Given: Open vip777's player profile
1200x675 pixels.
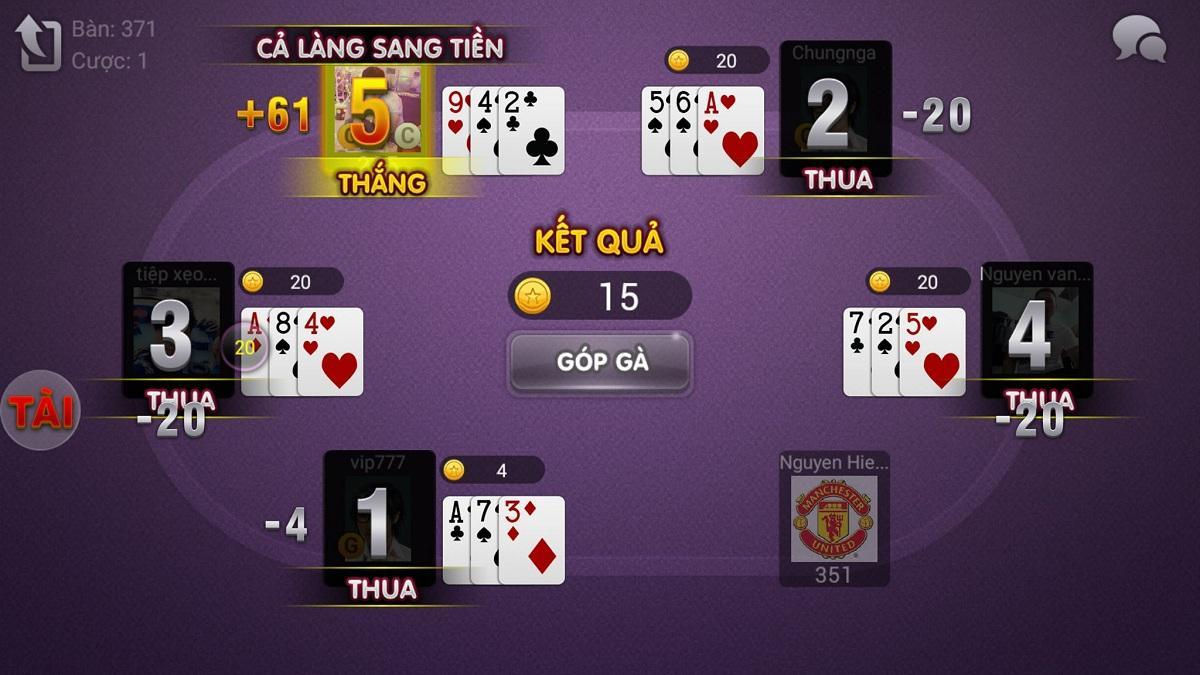Looking at the screenshot, I should point(379,518).
